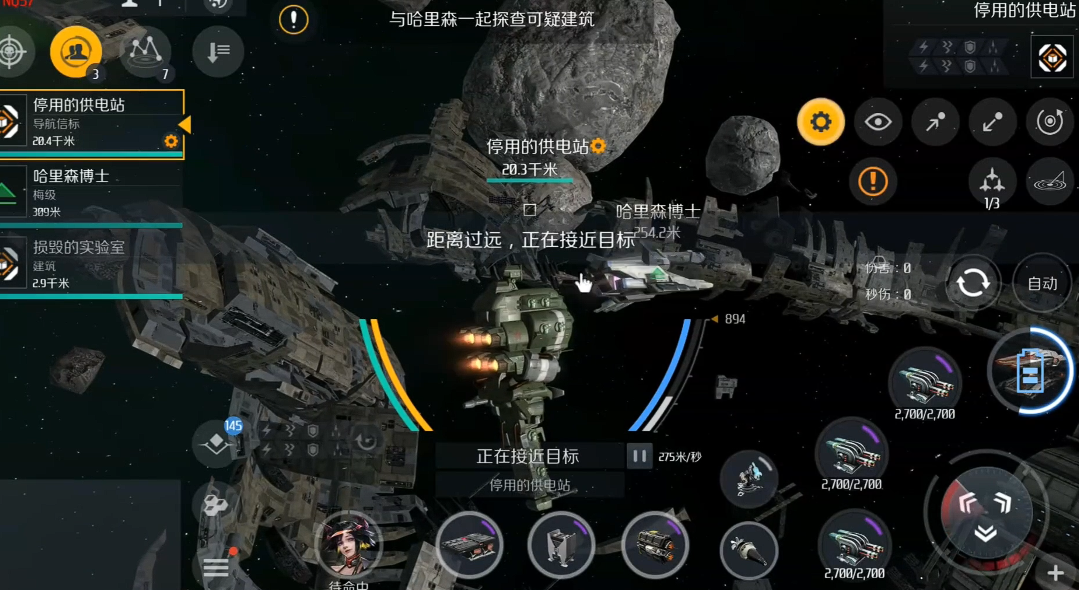Click the yellow exclamation quest alert
Image resolution: width=1079 pixels, height=590 pixels.
click(293, 19)
